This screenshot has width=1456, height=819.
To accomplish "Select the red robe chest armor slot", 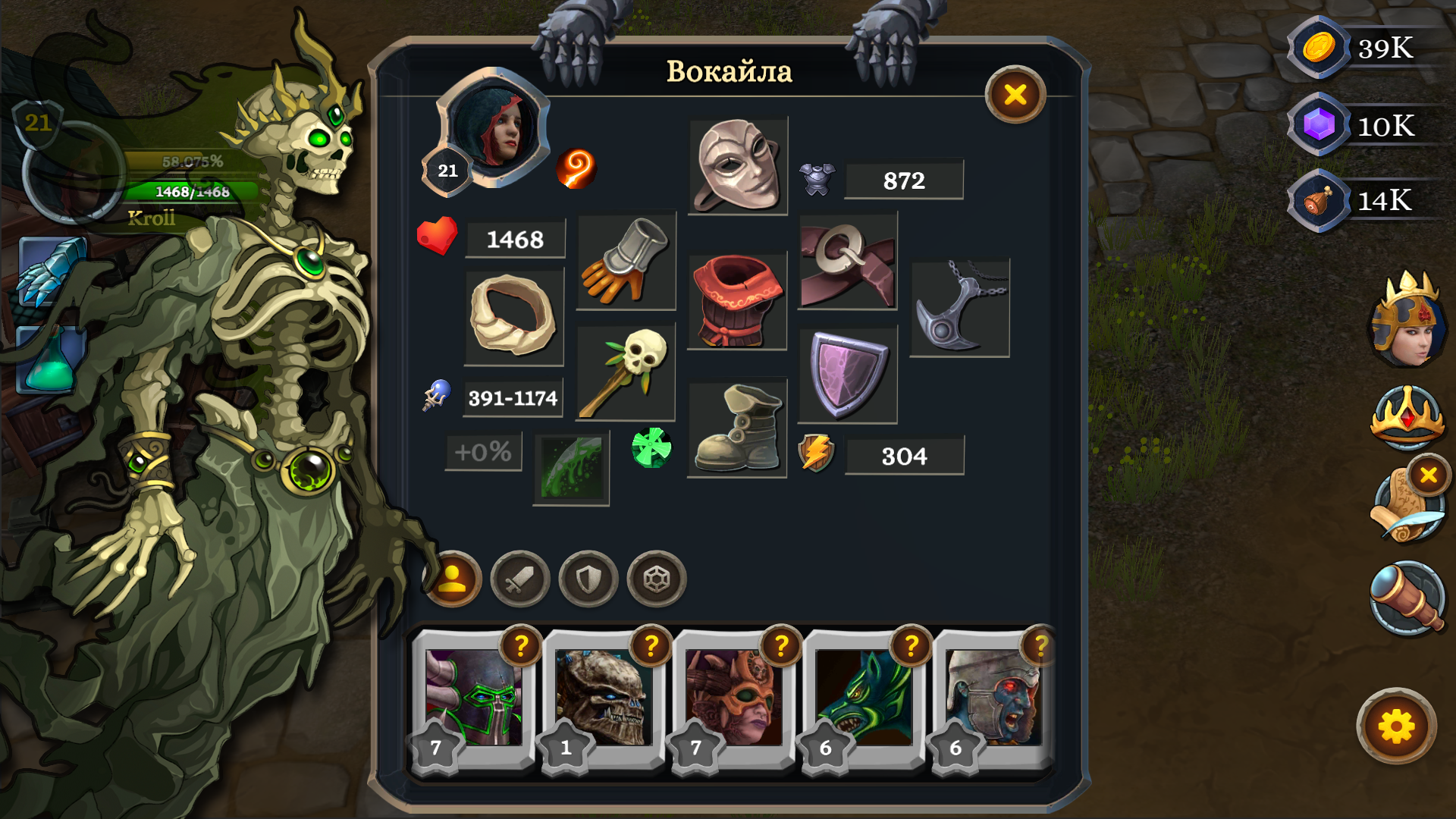I will click(736, 301).
